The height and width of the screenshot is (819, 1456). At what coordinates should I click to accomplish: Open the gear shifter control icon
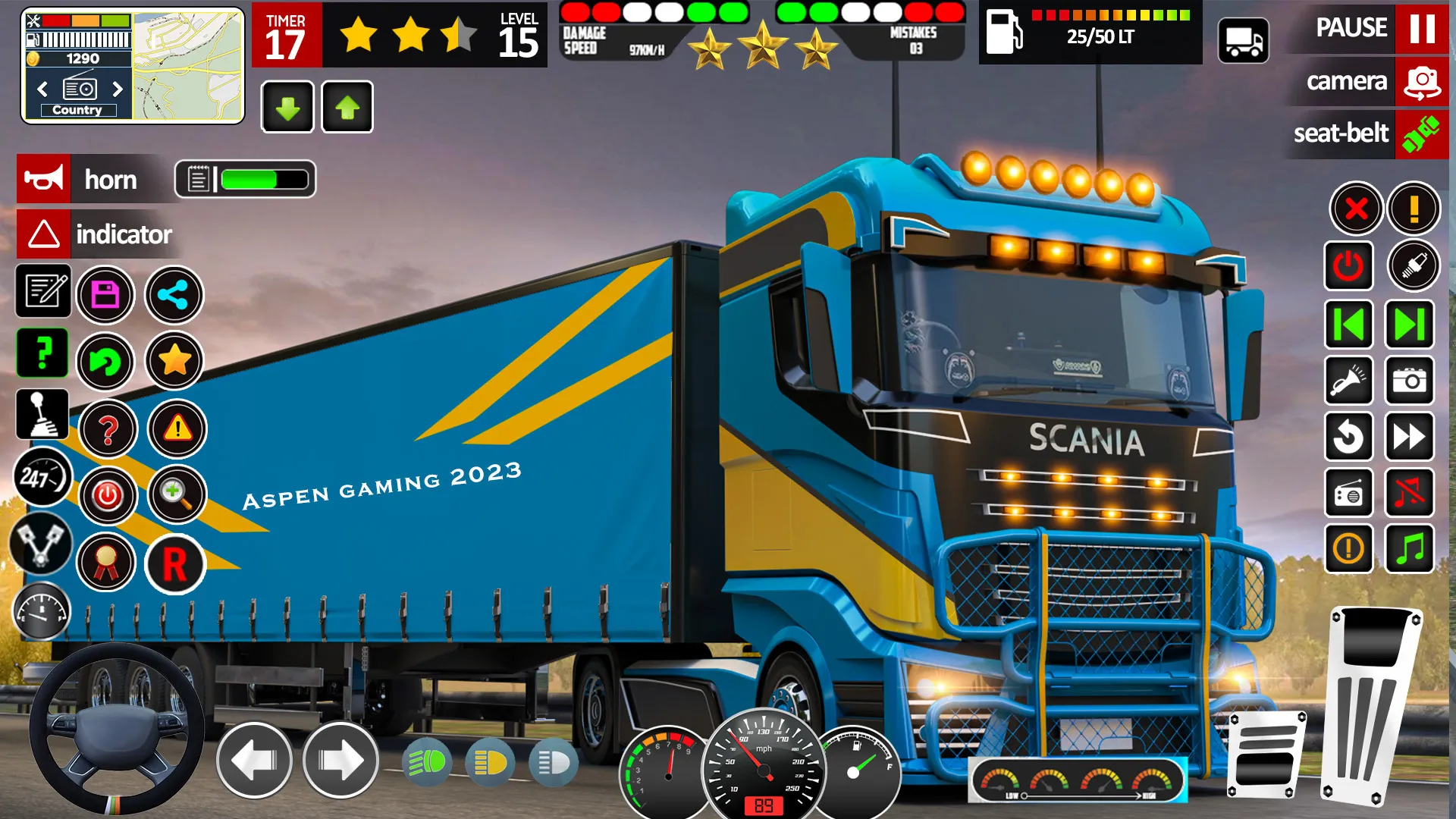pyautogui.click(x=42, y=413)
